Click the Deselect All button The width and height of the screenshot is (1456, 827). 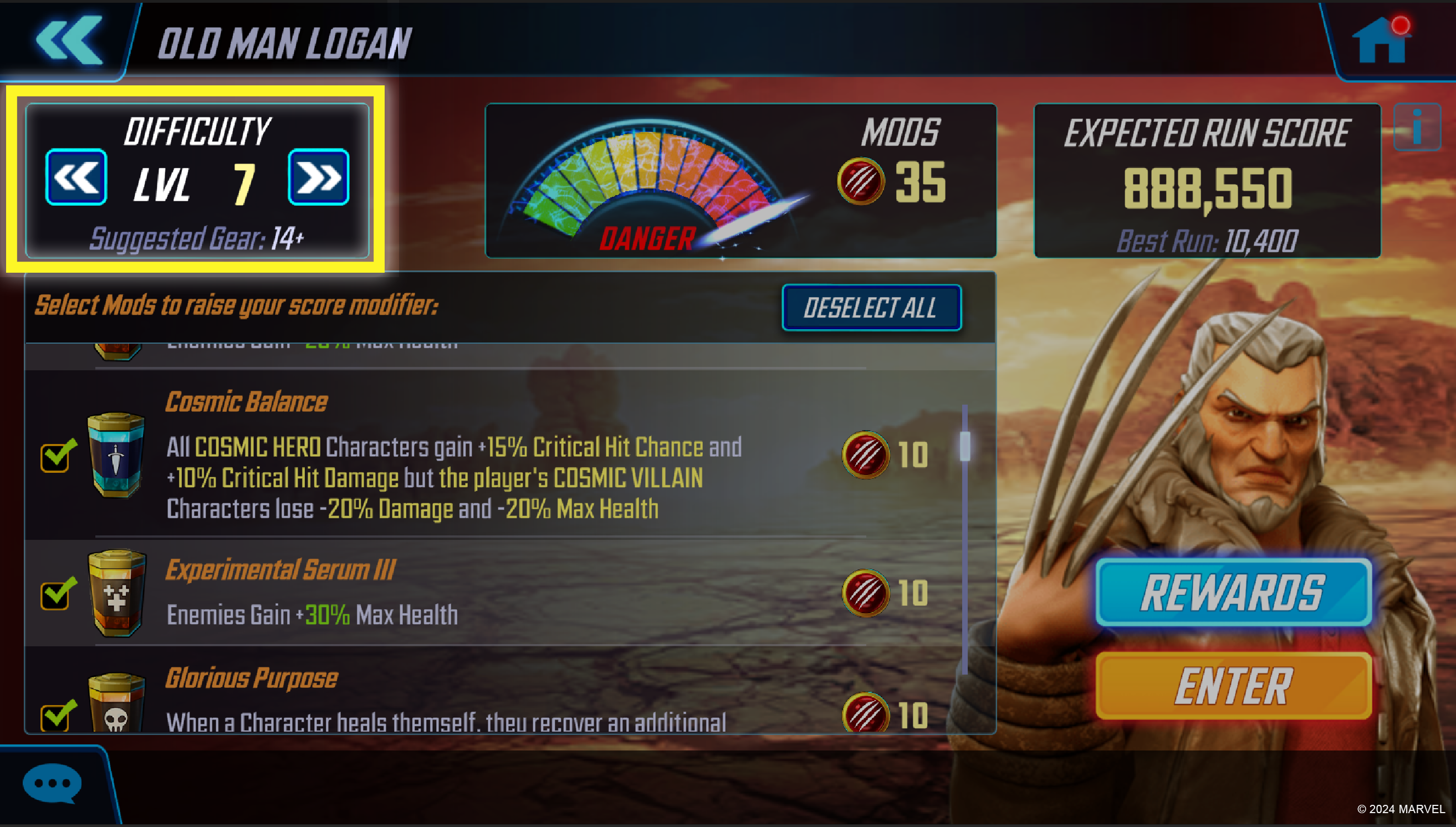coord(872,308)
